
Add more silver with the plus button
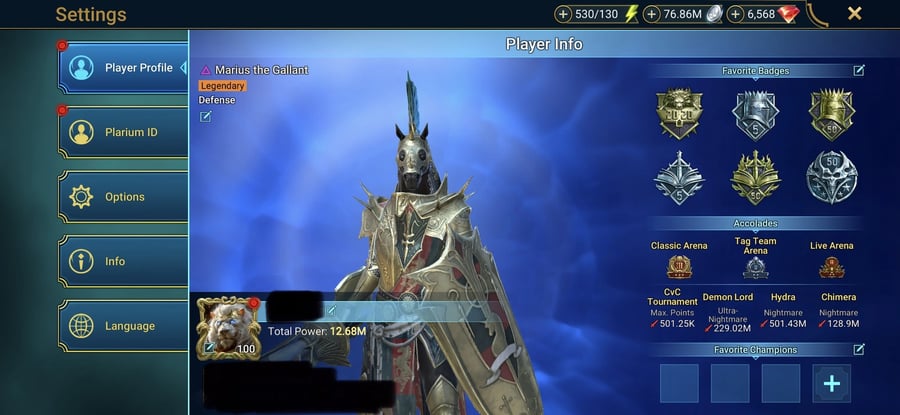[x=653, y=14]
